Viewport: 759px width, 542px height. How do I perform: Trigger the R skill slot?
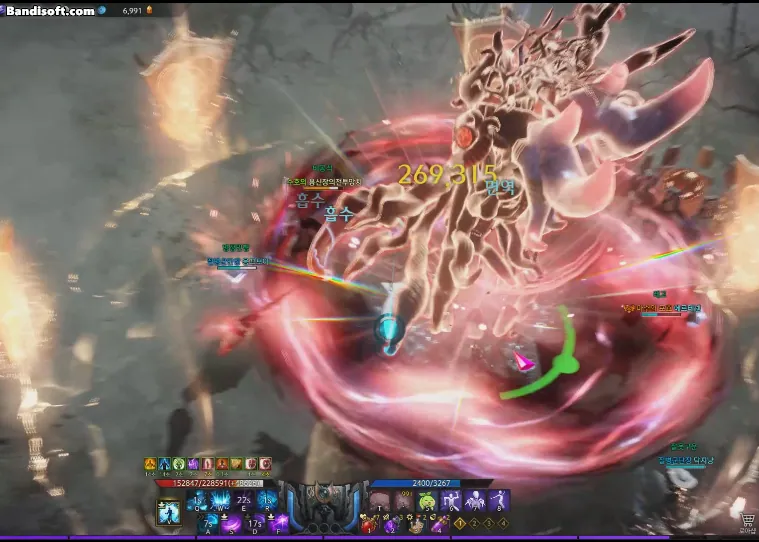pyautogui.click(x=266, y=502)
